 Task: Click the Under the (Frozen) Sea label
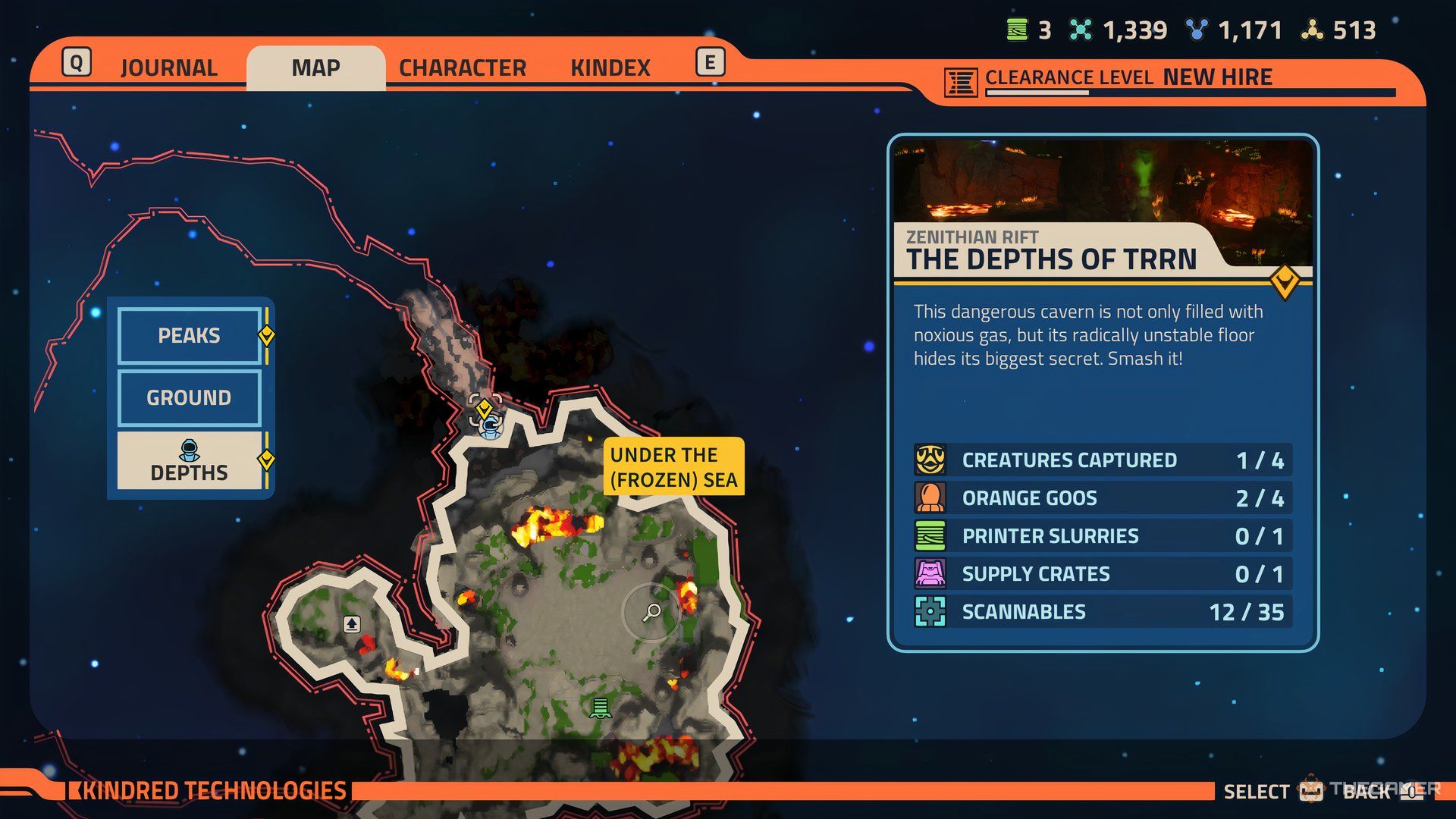(673, 466)
